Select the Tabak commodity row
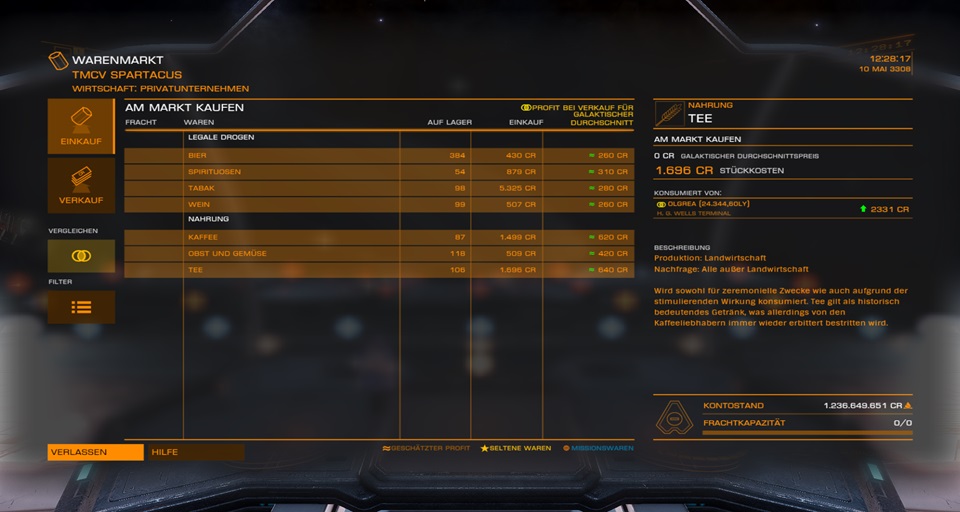The image size is (960, 512). point(379,188)
